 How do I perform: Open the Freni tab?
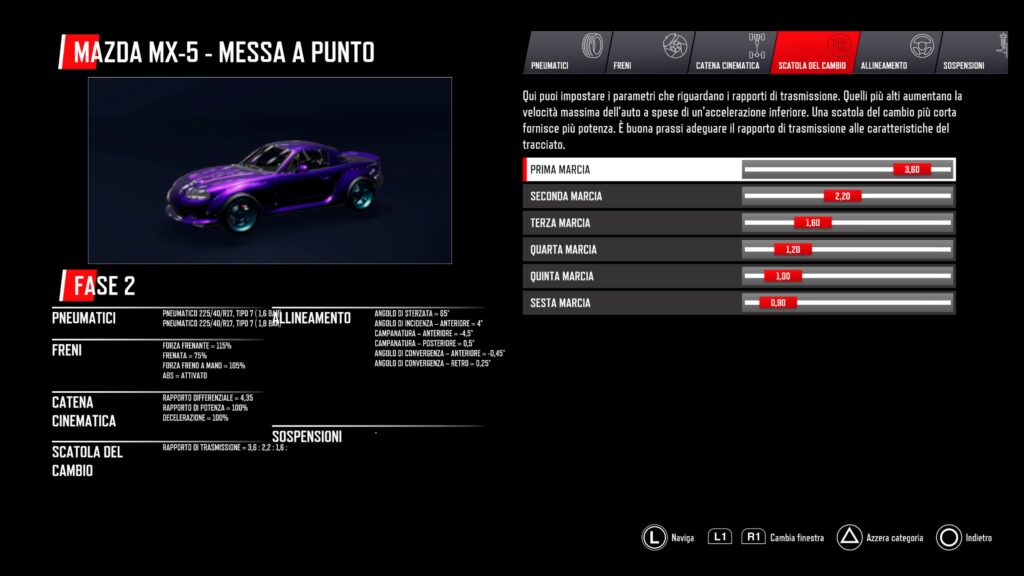646,53
